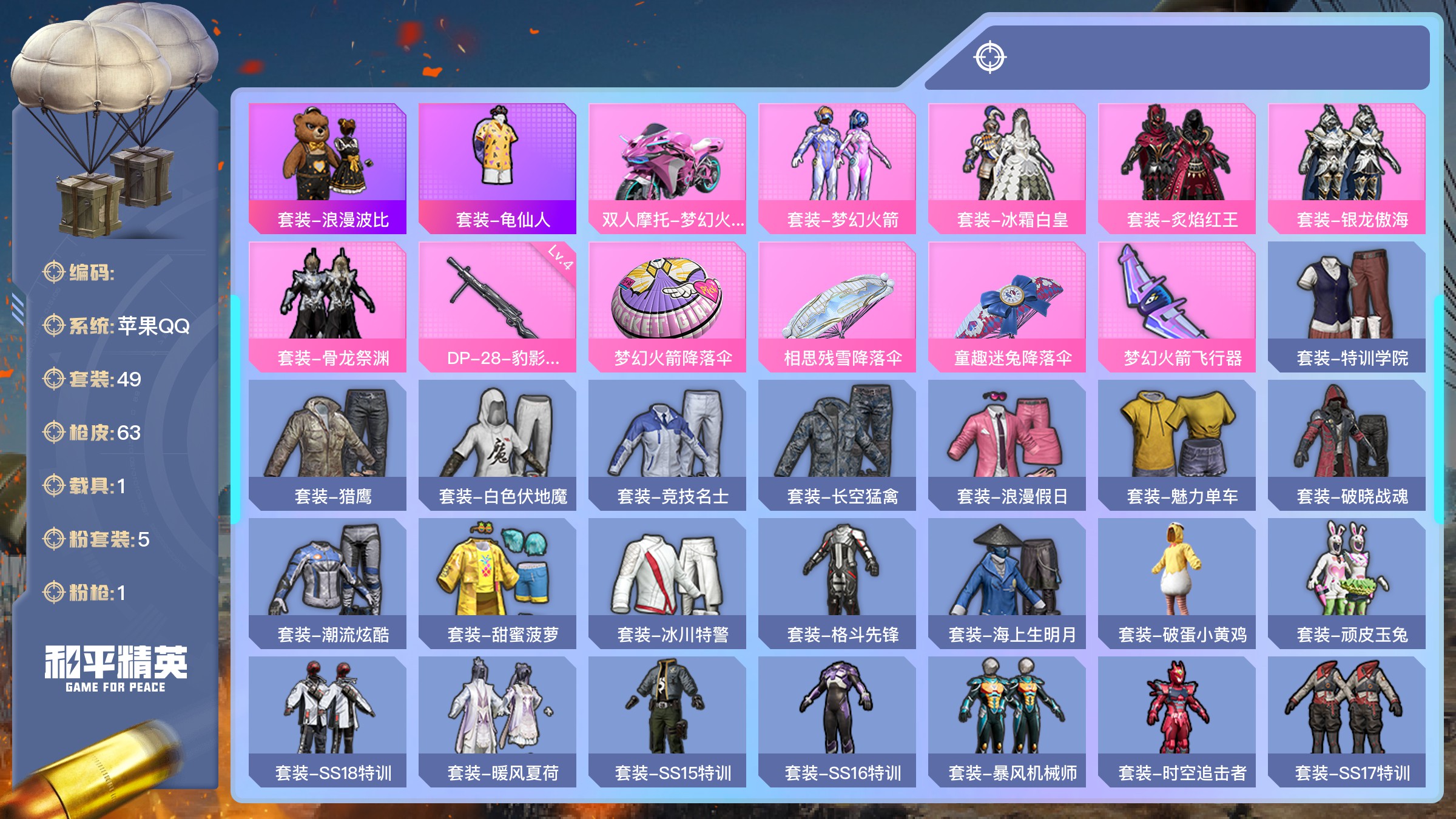The height and width of the screenshot is (819, 1456).
Task: Select the 套装-冰霜白皇 outfit
Action: click(1007, 168)
